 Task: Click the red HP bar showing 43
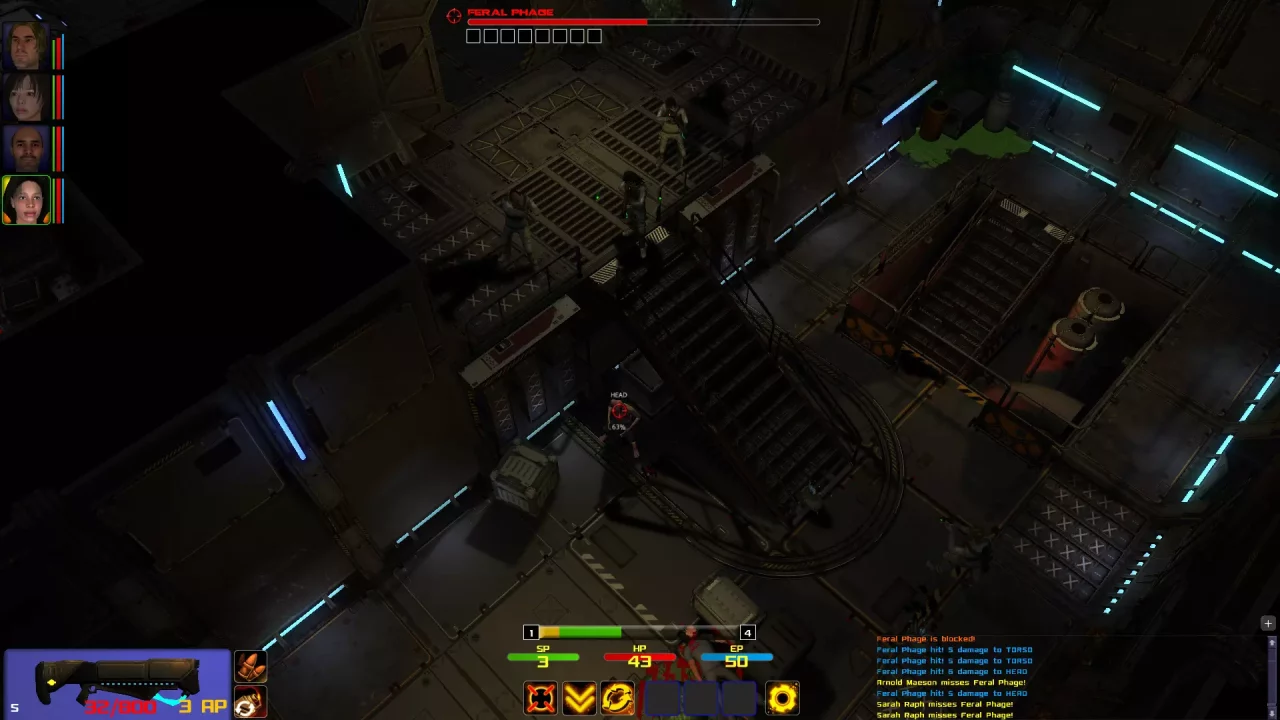coord(640,657)
